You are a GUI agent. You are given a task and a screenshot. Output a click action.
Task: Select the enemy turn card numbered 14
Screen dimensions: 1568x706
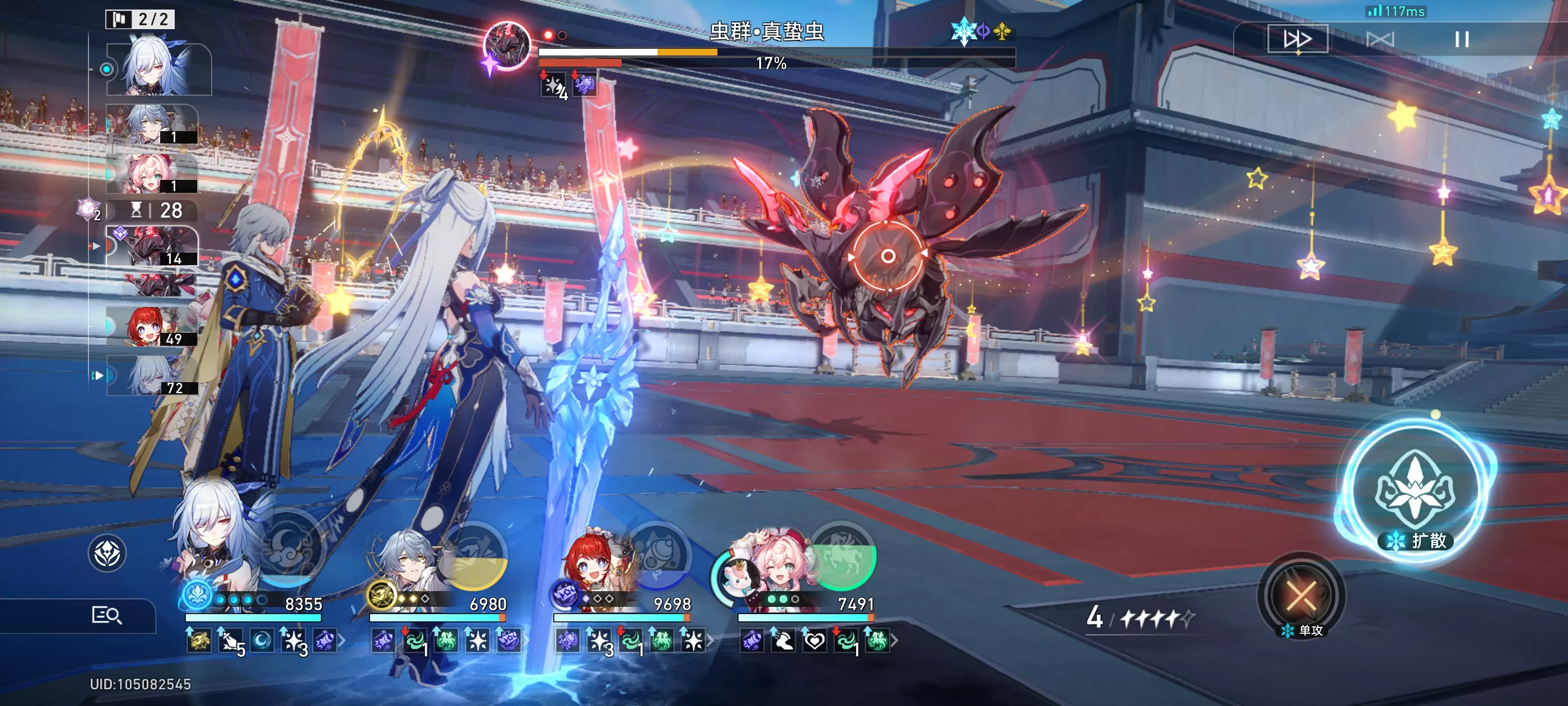[x=152, y=246]
